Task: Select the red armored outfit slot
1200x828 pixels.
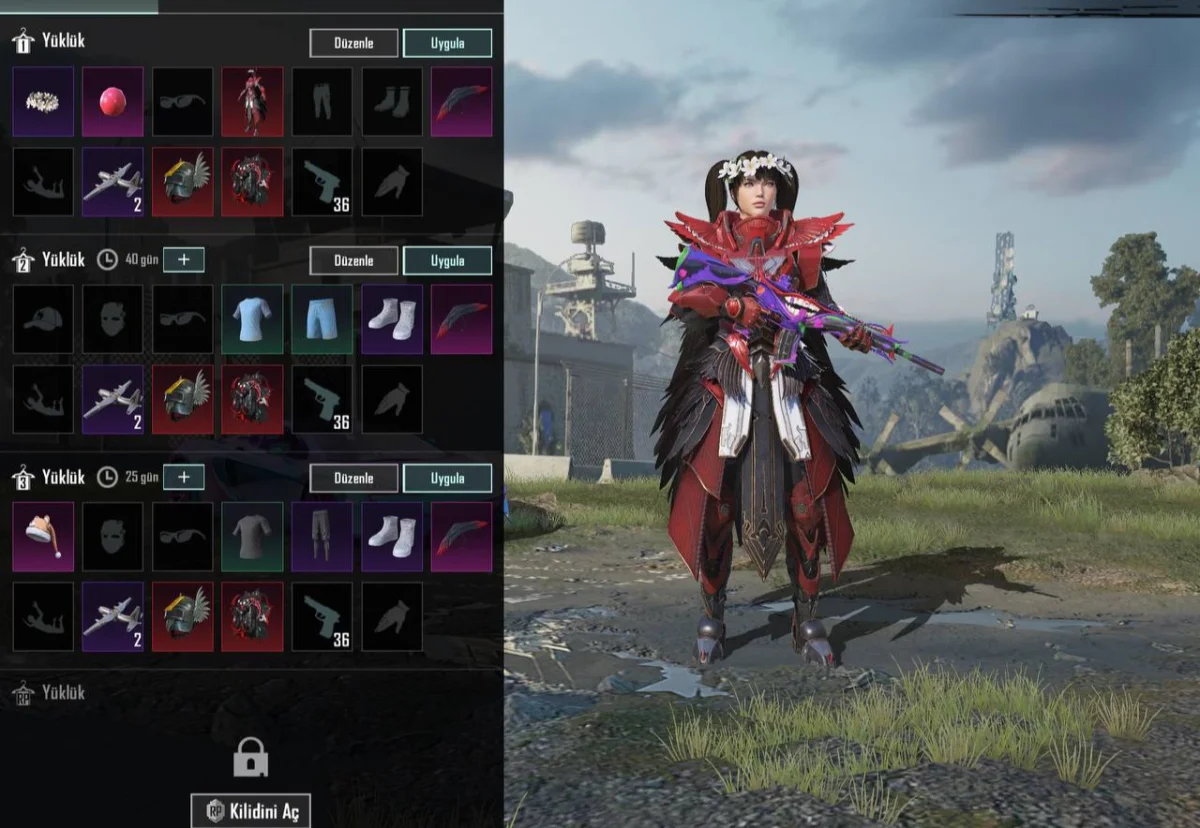Action: point(252,102)
